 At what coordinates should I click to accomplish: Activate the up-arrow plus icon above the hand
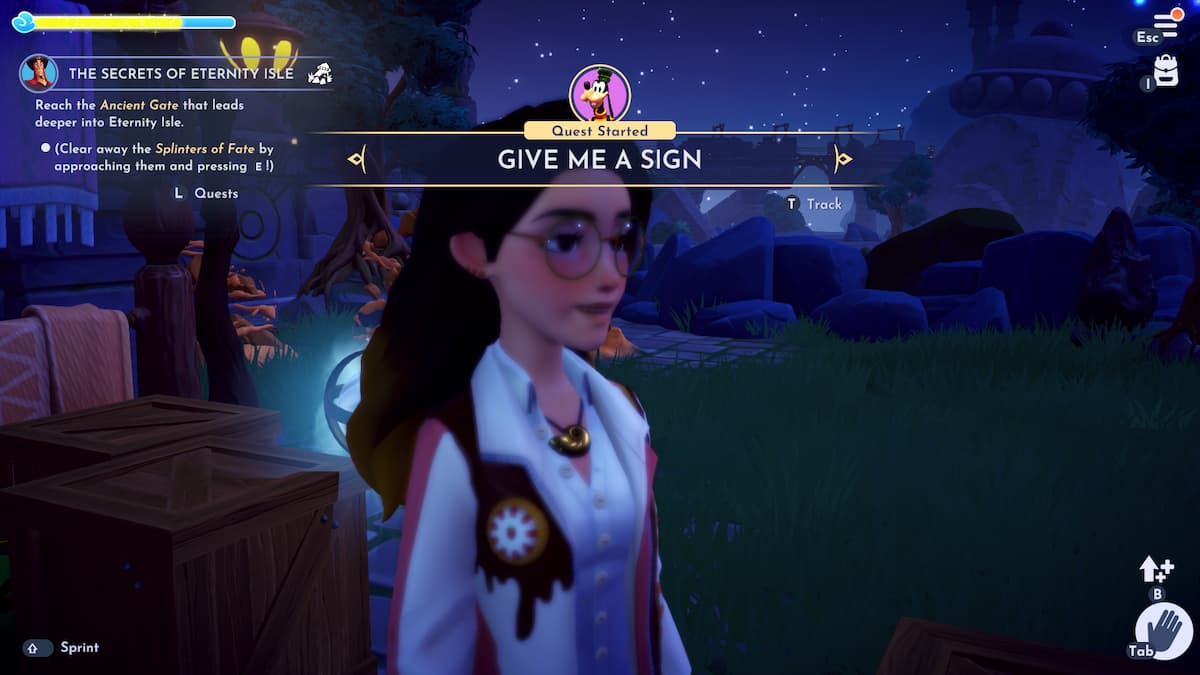click(1156, 569)
